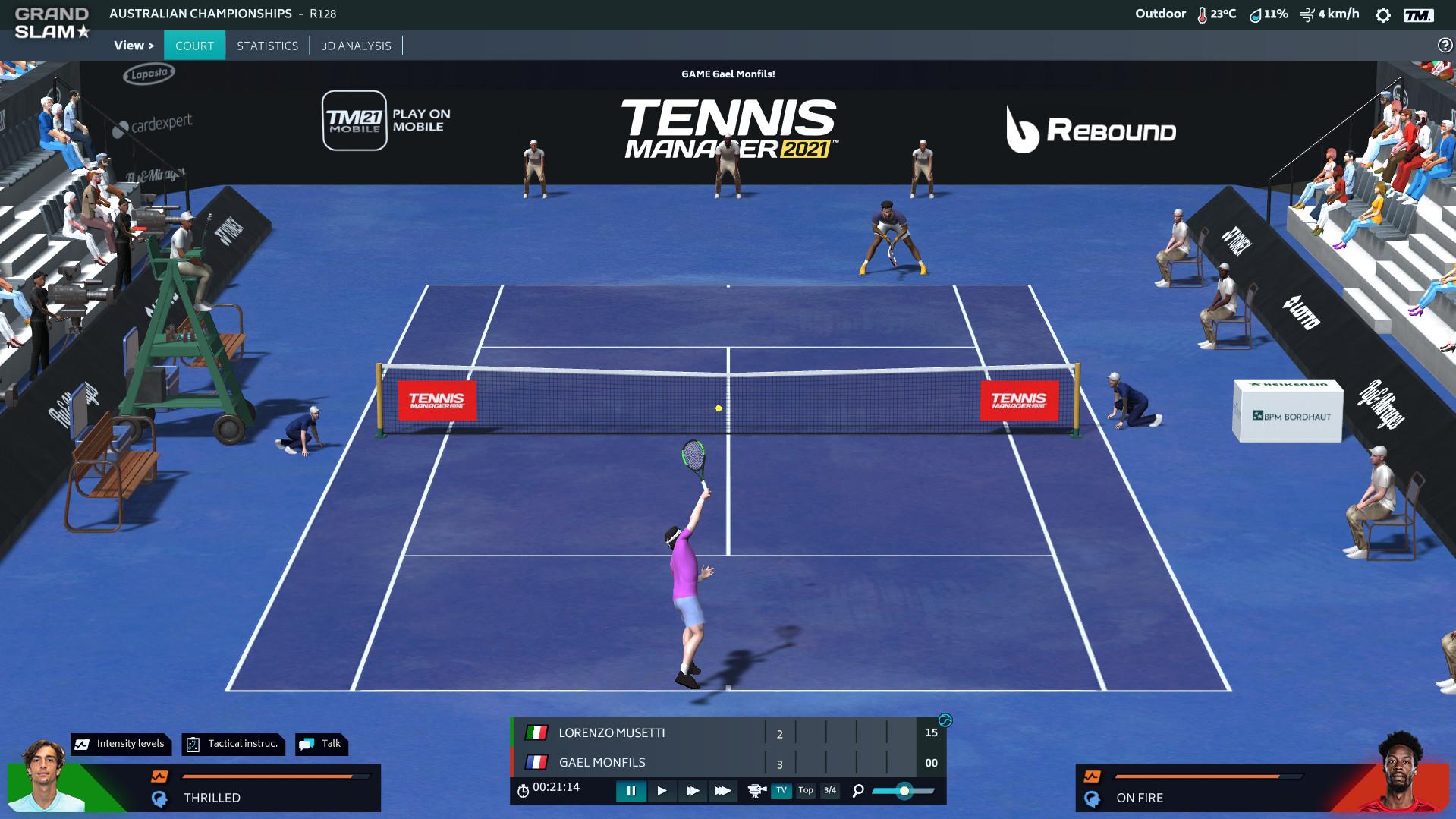Screen dimensions: 1456x819
Task: Open the Tactical instructions clipboard
Action: pos(232,744)
